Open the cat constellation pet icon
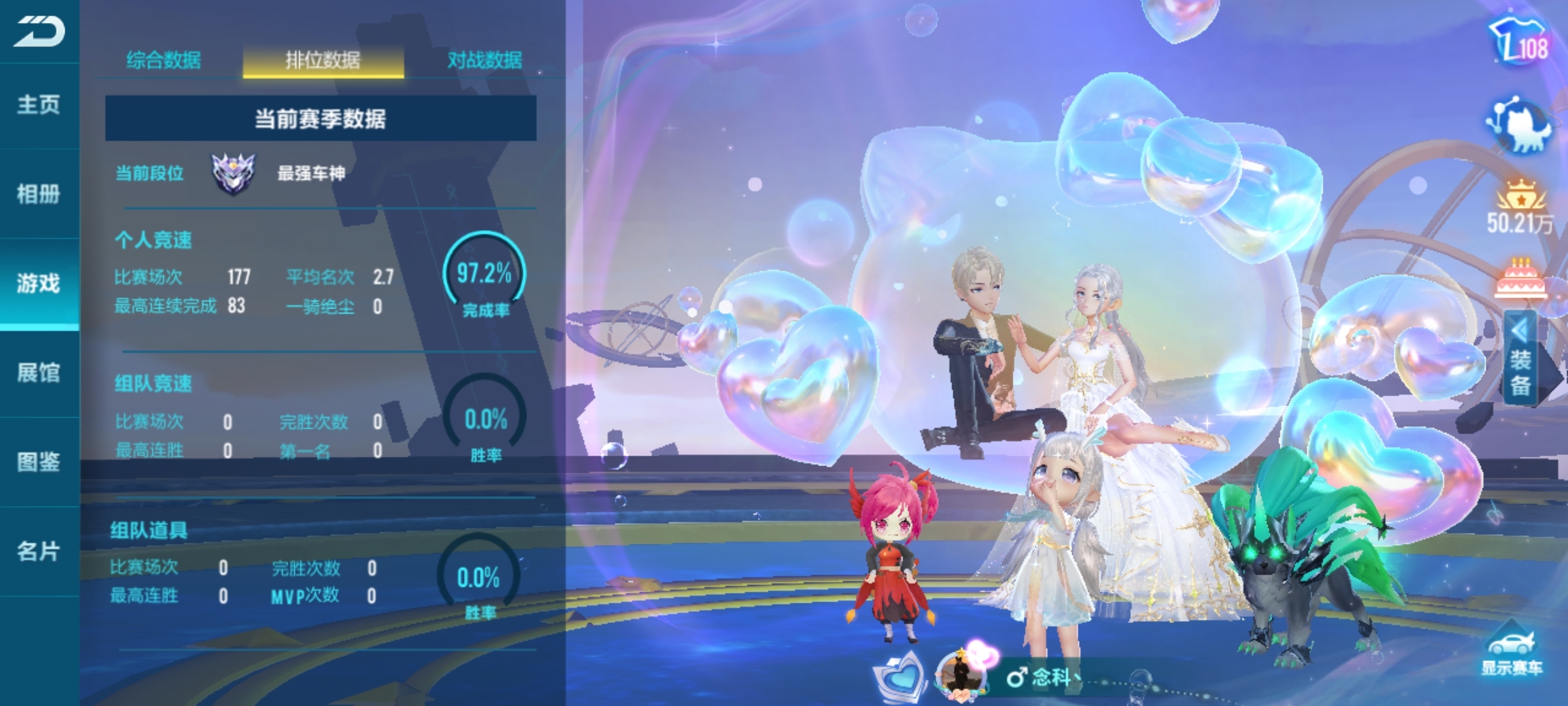The height and width of the screenshot is (706, 1568). click(1520, 126)
